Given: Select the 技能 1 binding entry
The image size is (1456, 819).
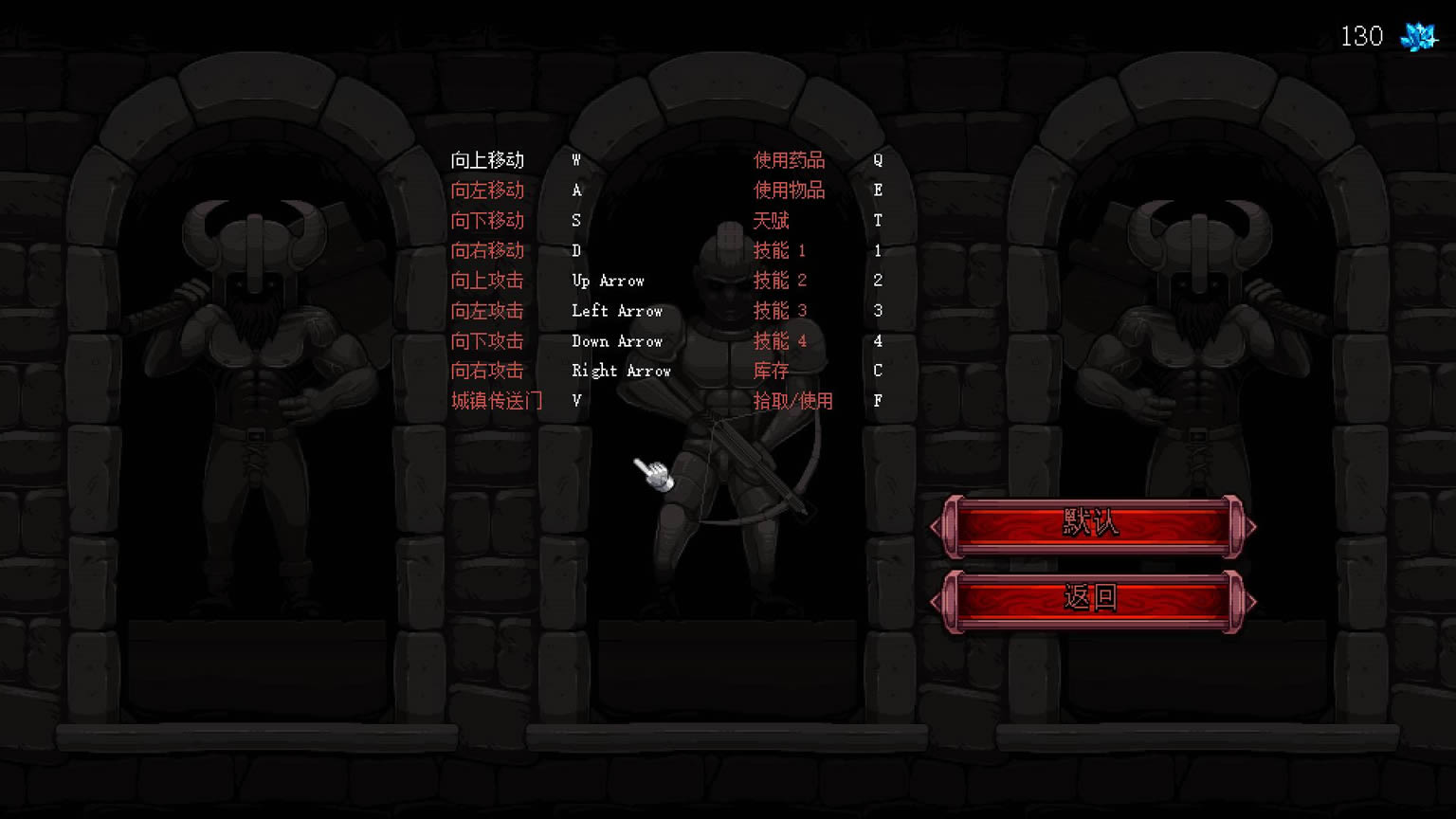Looking at the screenshot, I should click(x=779, y=251).
